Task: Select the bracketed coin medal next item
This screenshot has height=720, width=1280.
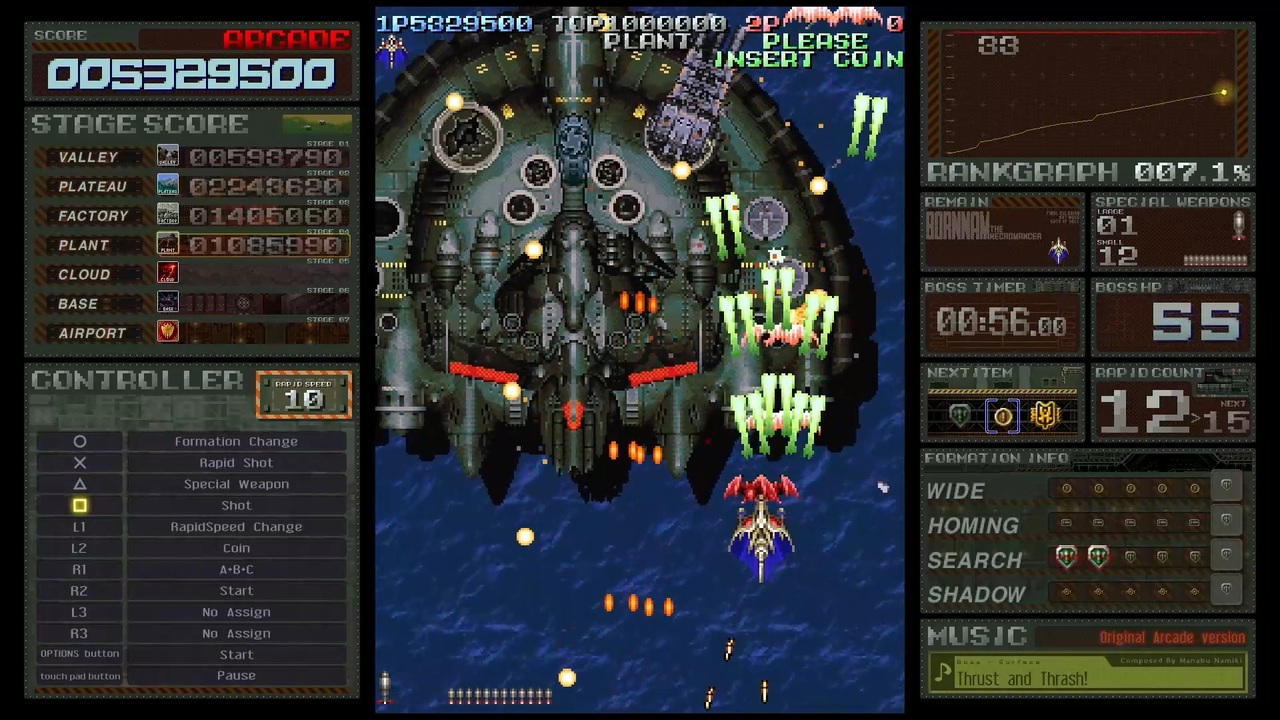Action: pos(1003,416)
